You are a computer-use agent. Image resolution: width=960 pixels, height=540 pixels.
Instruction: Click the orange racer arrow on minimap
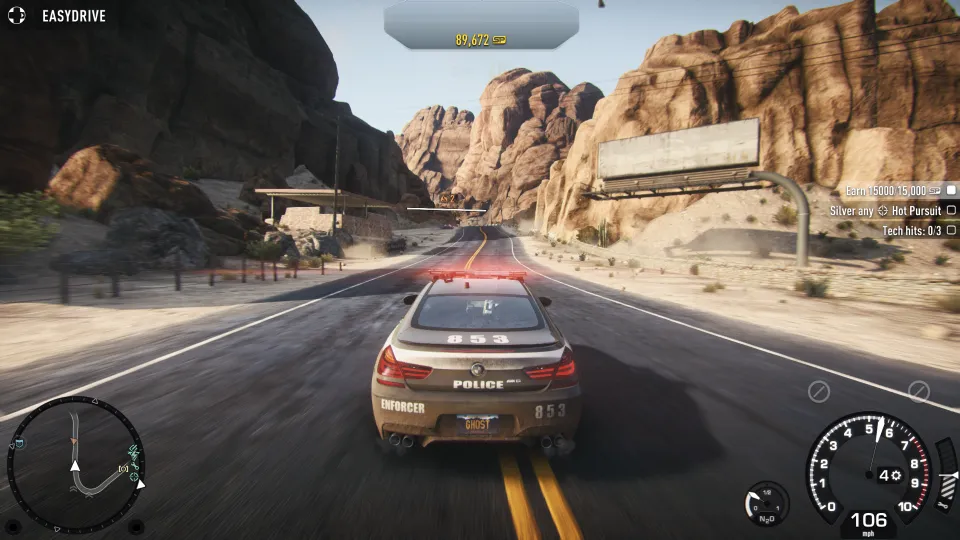[73, 440]
